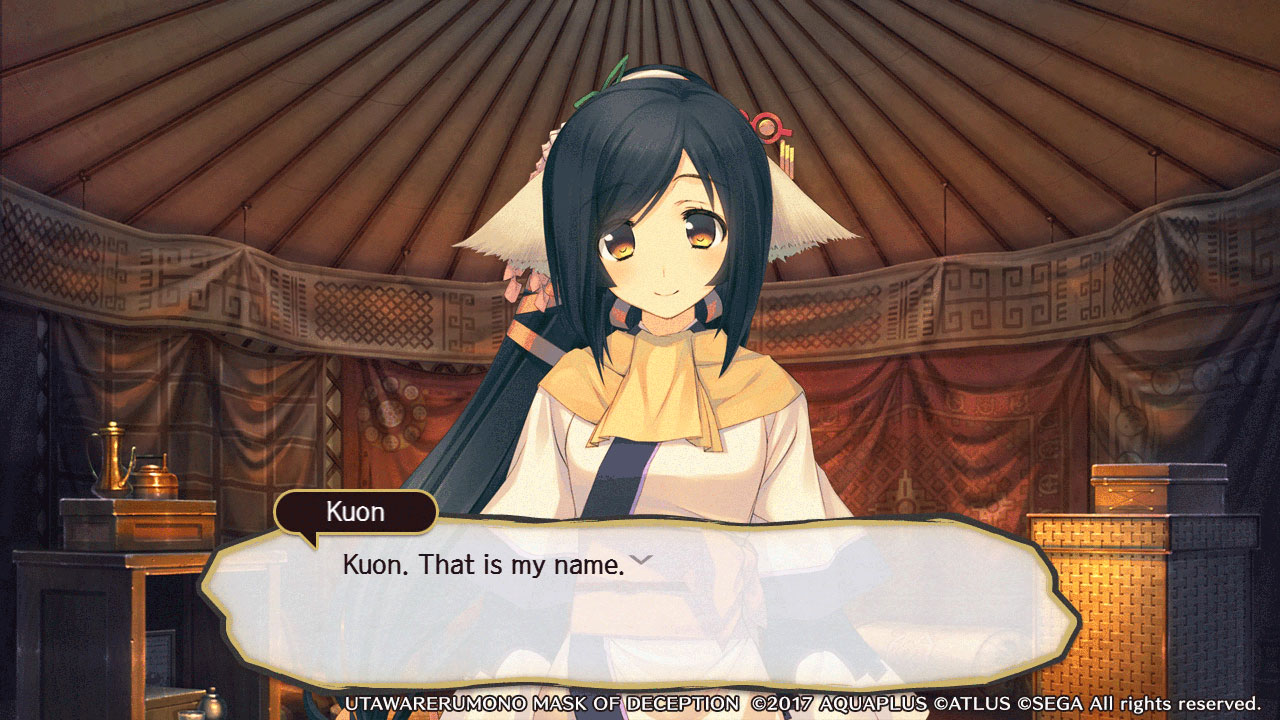Click the Kuon name plate
Screen dimensions: 1280x720
354,512
